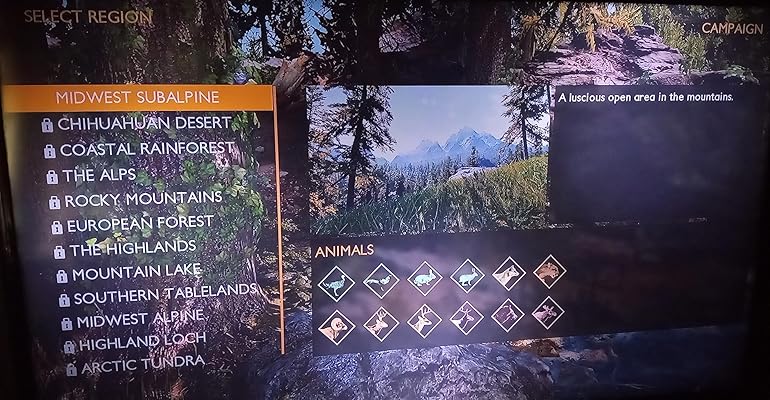Image resolution: width=770 pixels, height=400 pixels.
Task: Choose the moose animal icon
Action: pos(549,313)
